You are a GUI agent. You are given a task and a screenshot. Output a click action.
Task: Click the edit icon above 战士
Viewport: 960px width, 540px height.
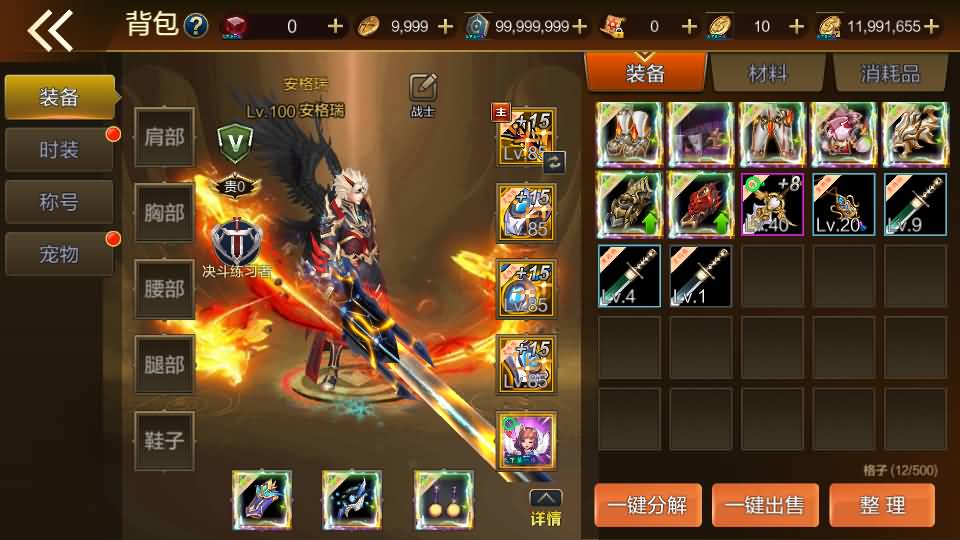[423, 88]
